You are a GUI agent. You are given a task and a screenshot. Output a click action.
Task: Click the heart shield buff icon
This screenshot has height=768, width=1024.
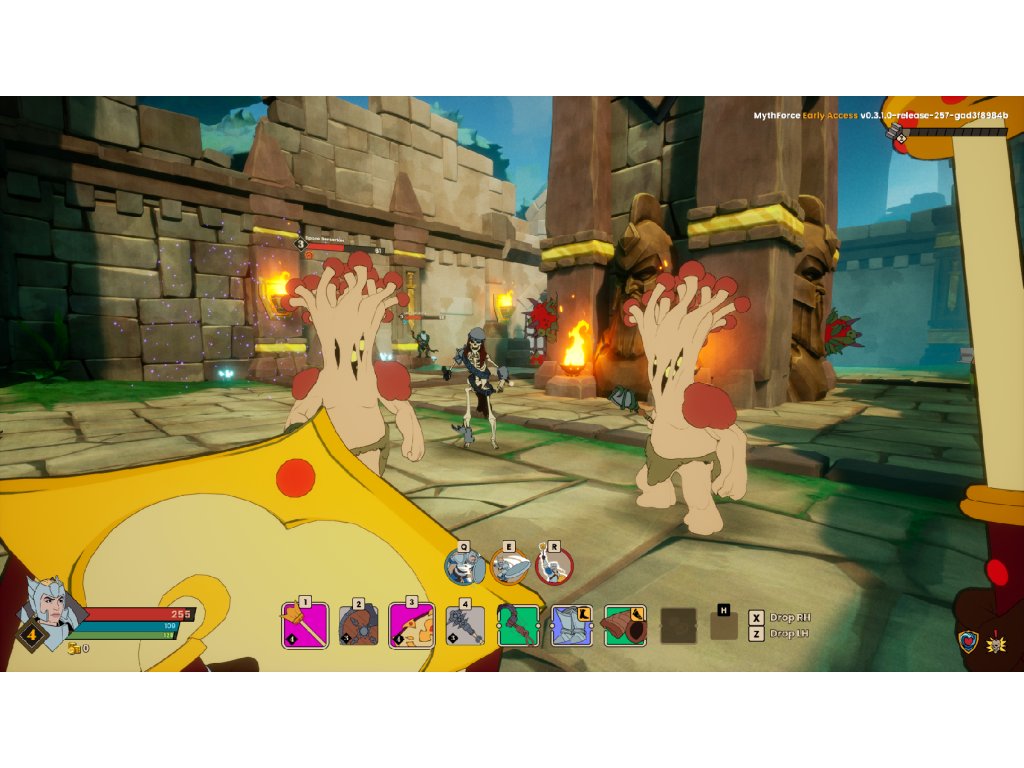point(968,642)
